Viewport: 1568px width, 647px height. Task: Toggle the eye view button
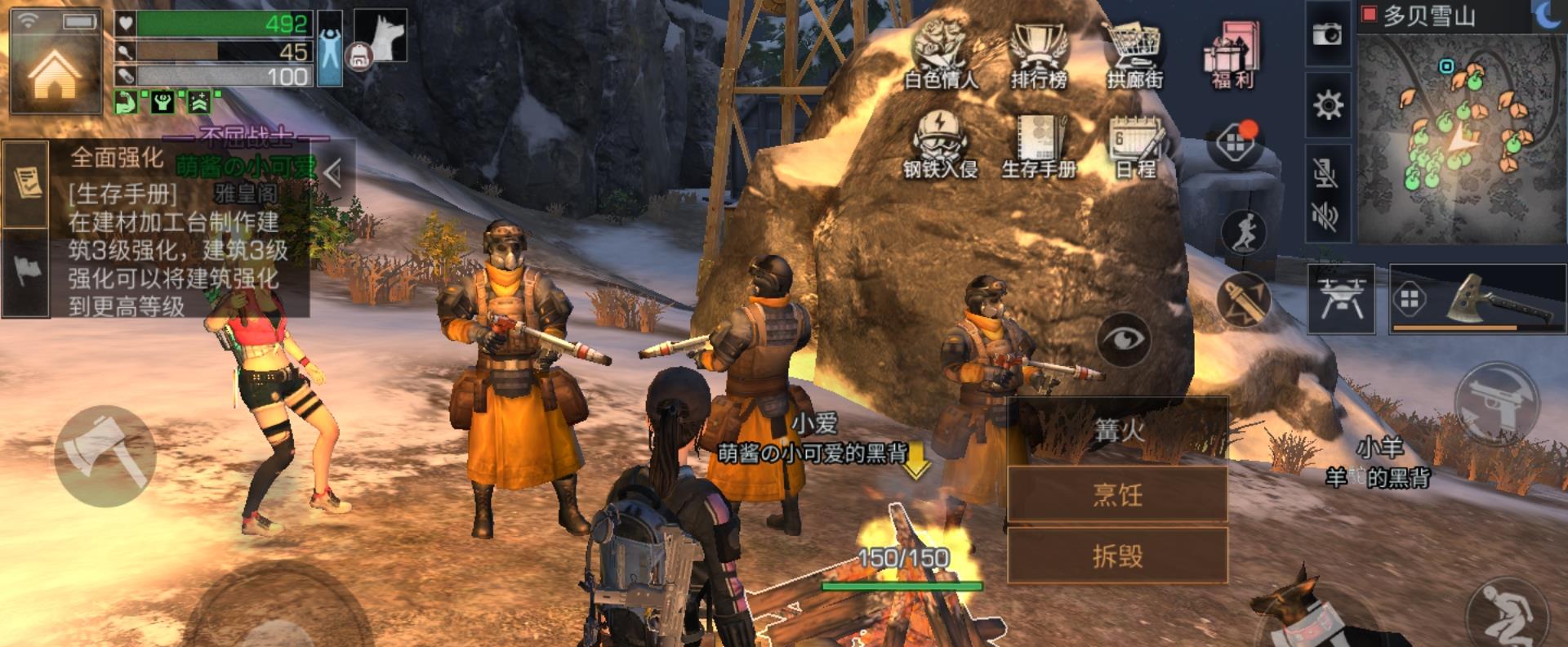(1124, 339)
